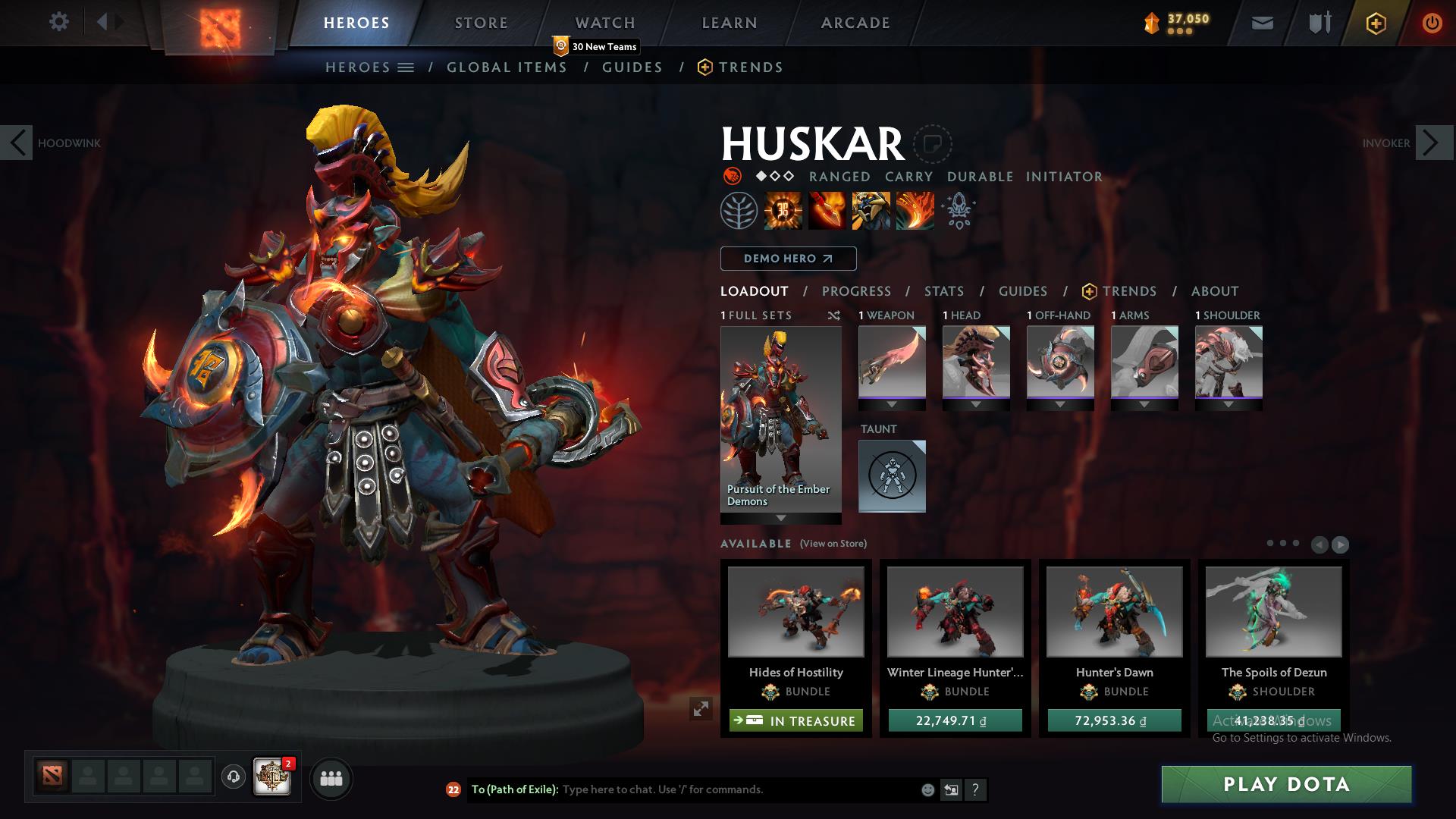Click the Demo Hero button

[788, 259]
